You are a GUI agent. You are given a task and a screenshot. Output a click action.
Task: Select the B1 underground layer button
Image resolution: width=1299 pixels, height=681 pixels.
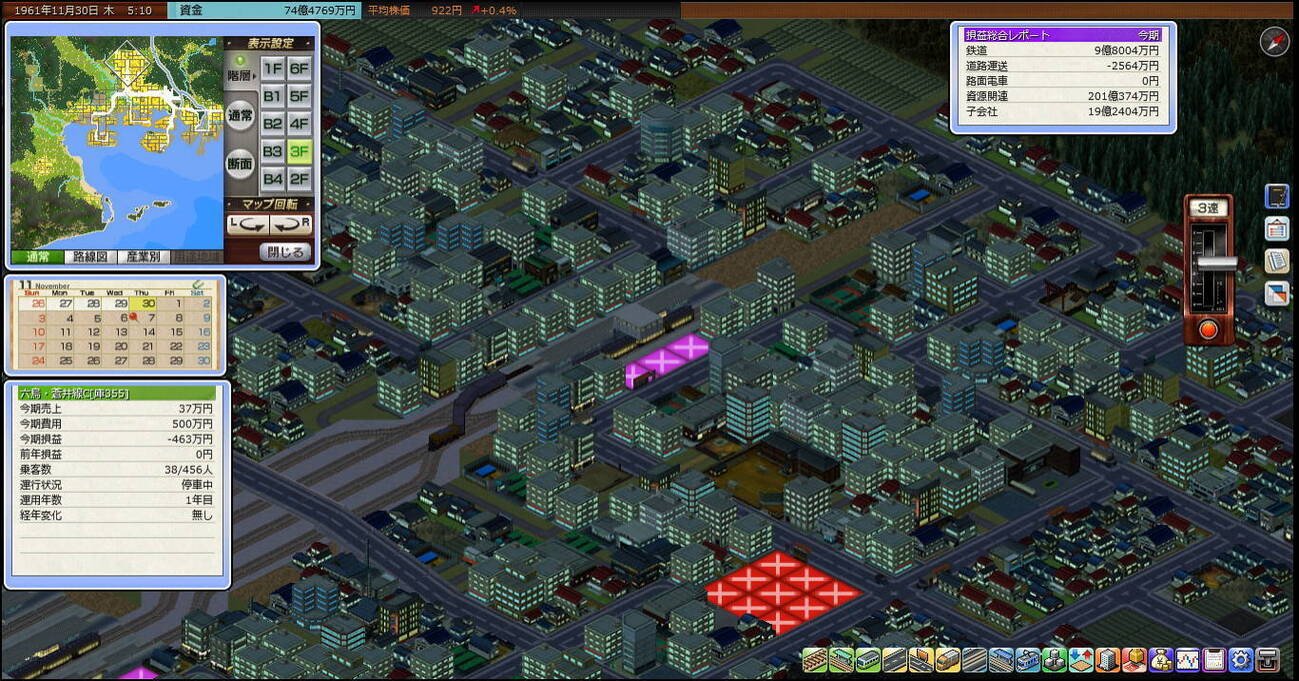coord(272,96)
